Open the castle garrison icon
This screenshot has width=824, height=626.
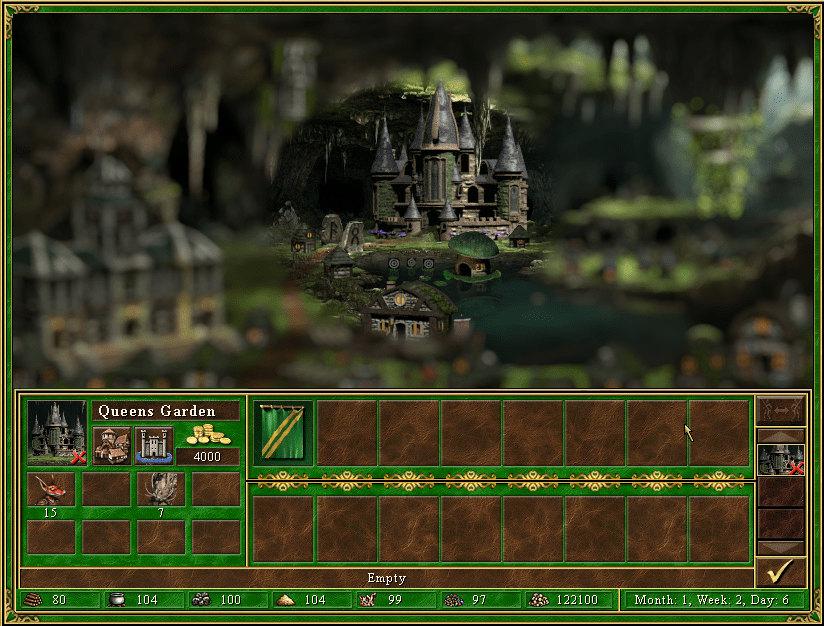(154, 445)
